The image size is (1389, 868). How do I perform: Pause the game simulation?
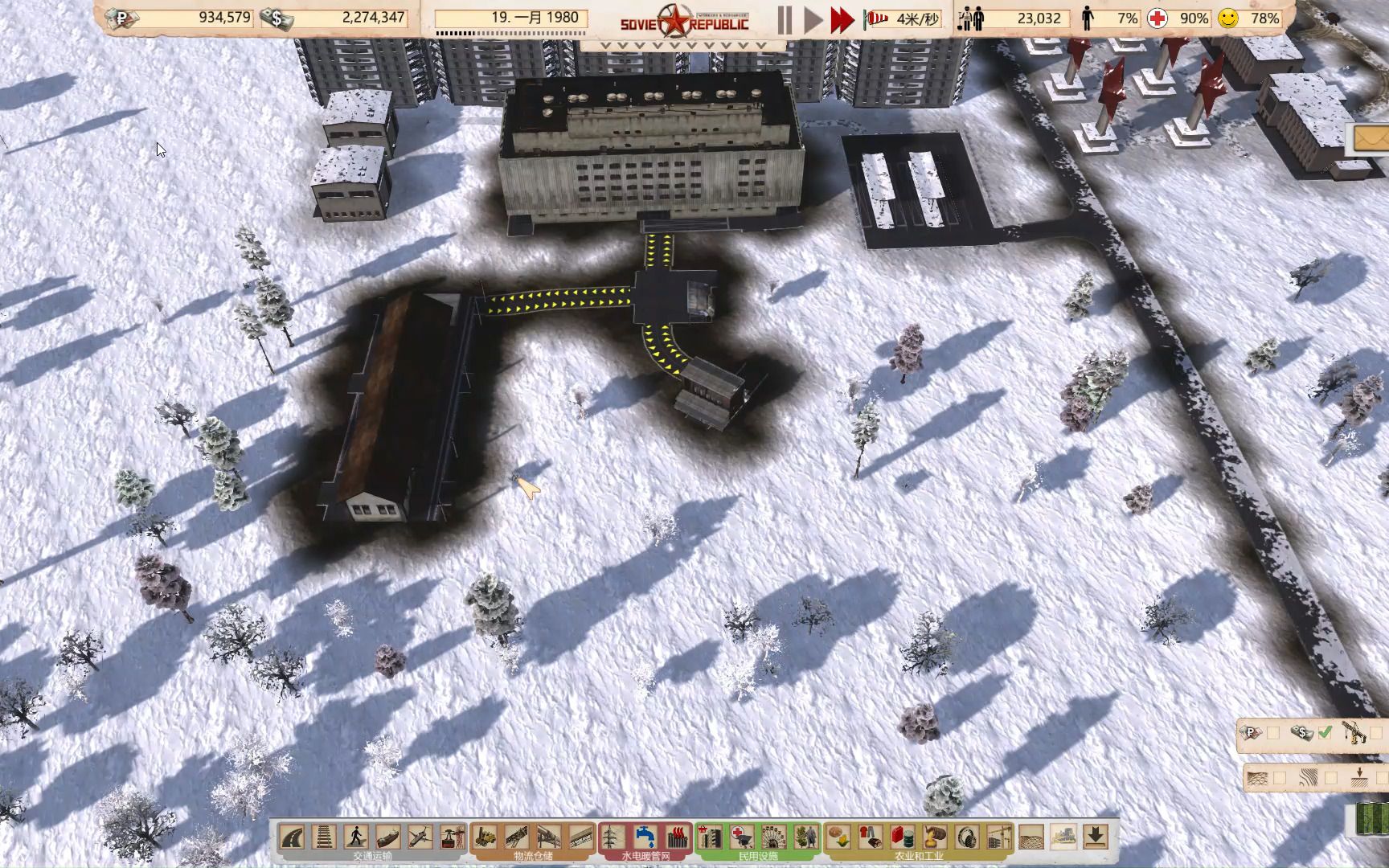tap(785, 20)
